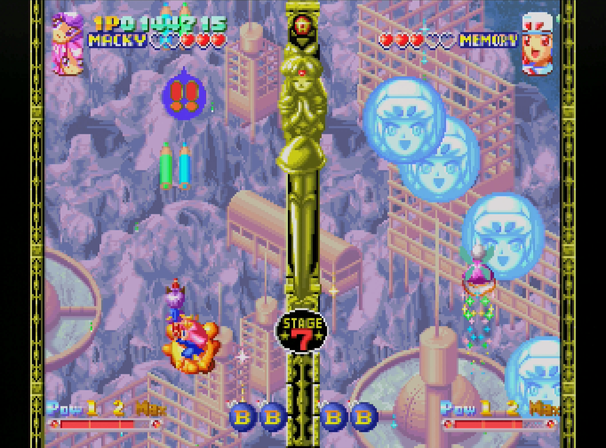Click Macky's character portrait
Screen dimensions: 606x448
tap(68, 41)
